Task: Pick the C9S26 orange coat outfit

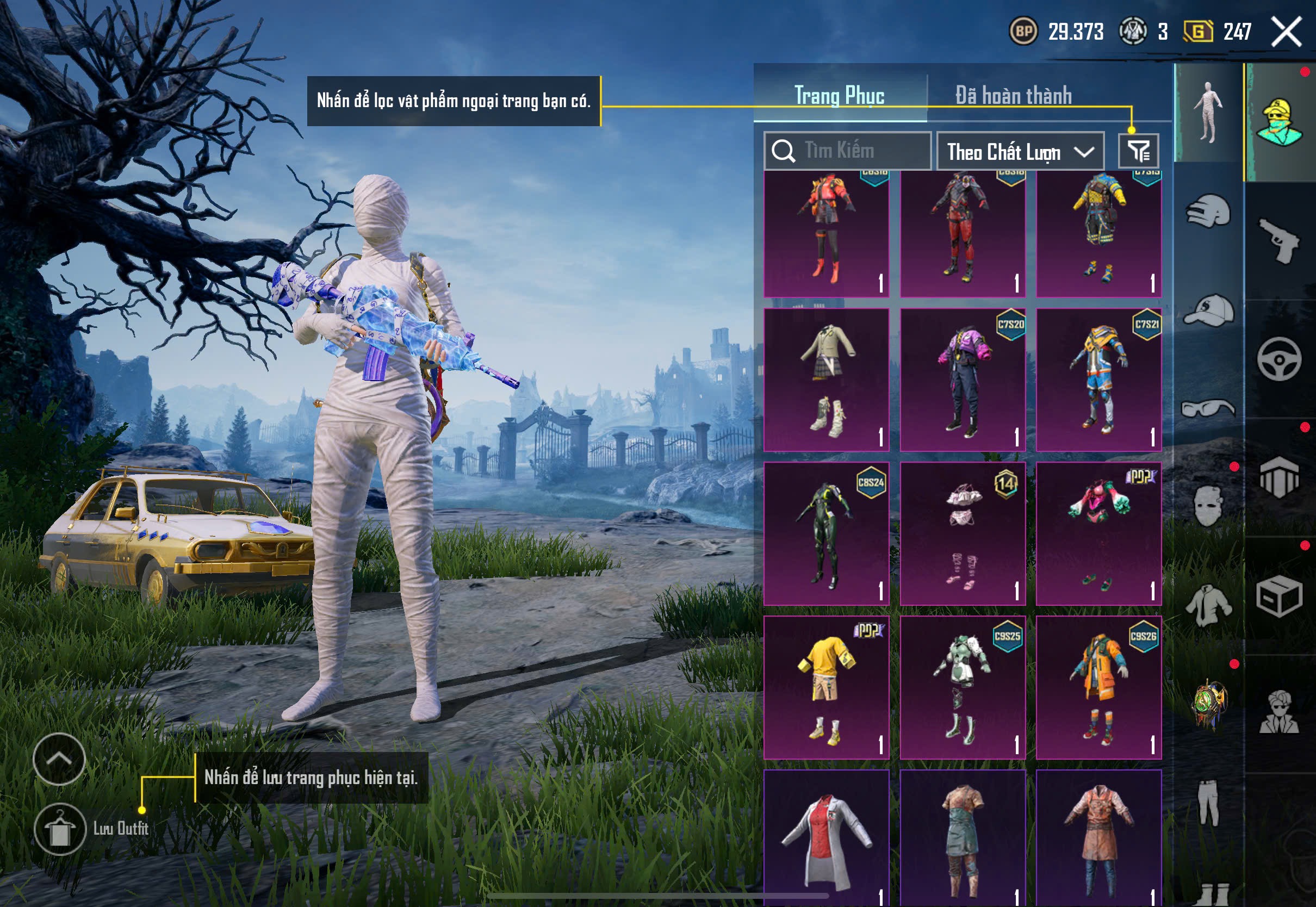Action: click(1098, 687)
